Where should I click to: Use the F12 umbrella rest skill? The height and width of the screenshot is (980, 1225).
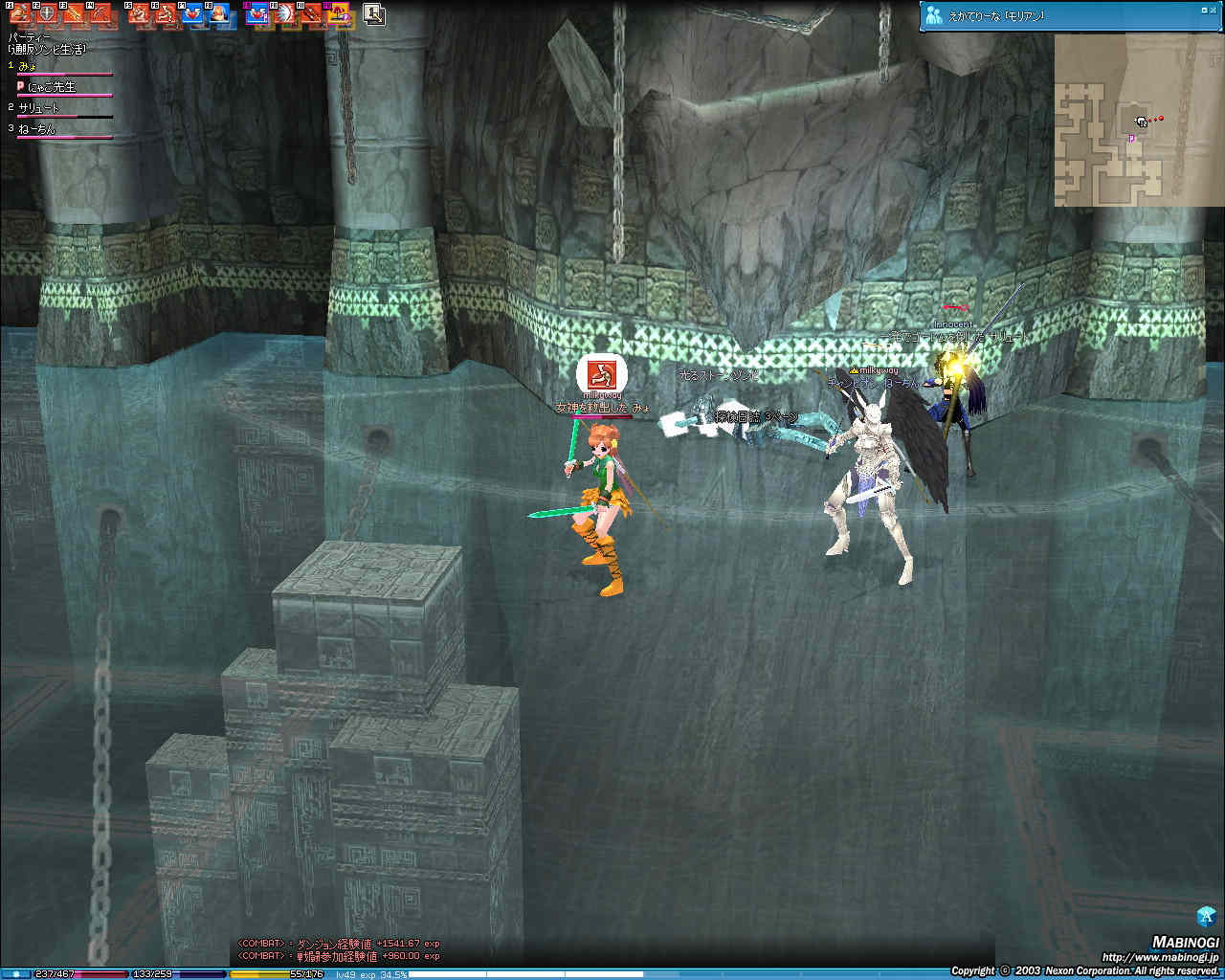pos(340,14)
